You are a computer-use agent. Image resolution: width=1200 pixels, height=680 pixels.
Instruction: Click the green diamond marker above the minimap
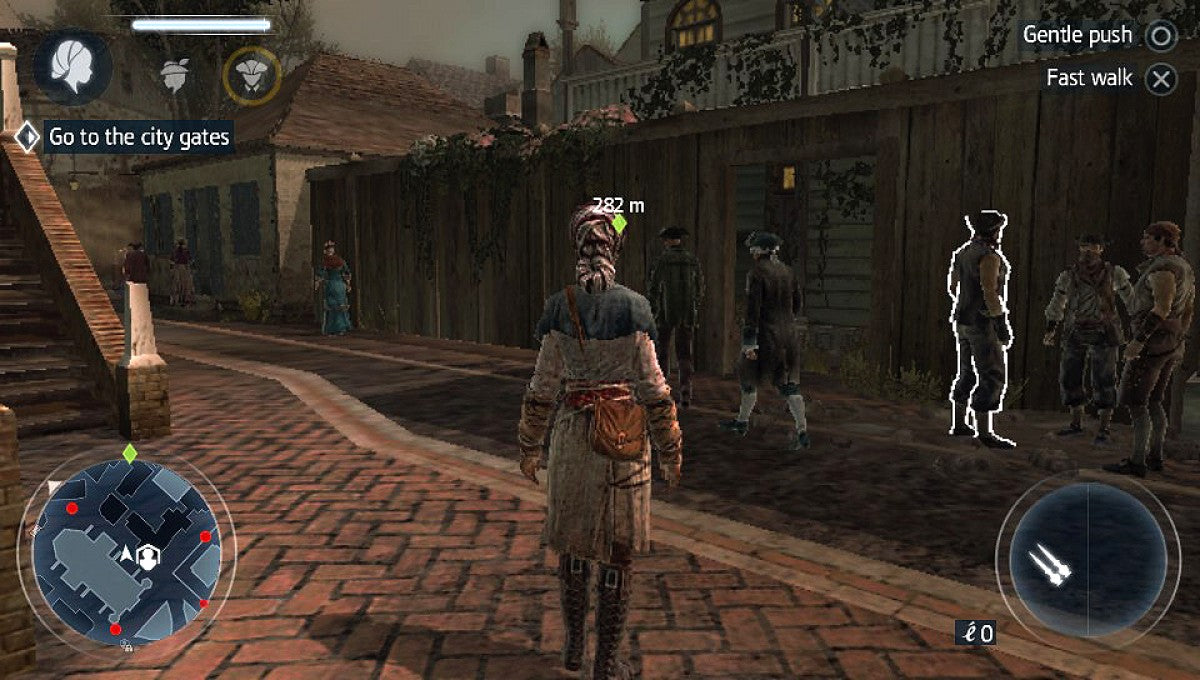pyautogui.click(x=129, y=453)
